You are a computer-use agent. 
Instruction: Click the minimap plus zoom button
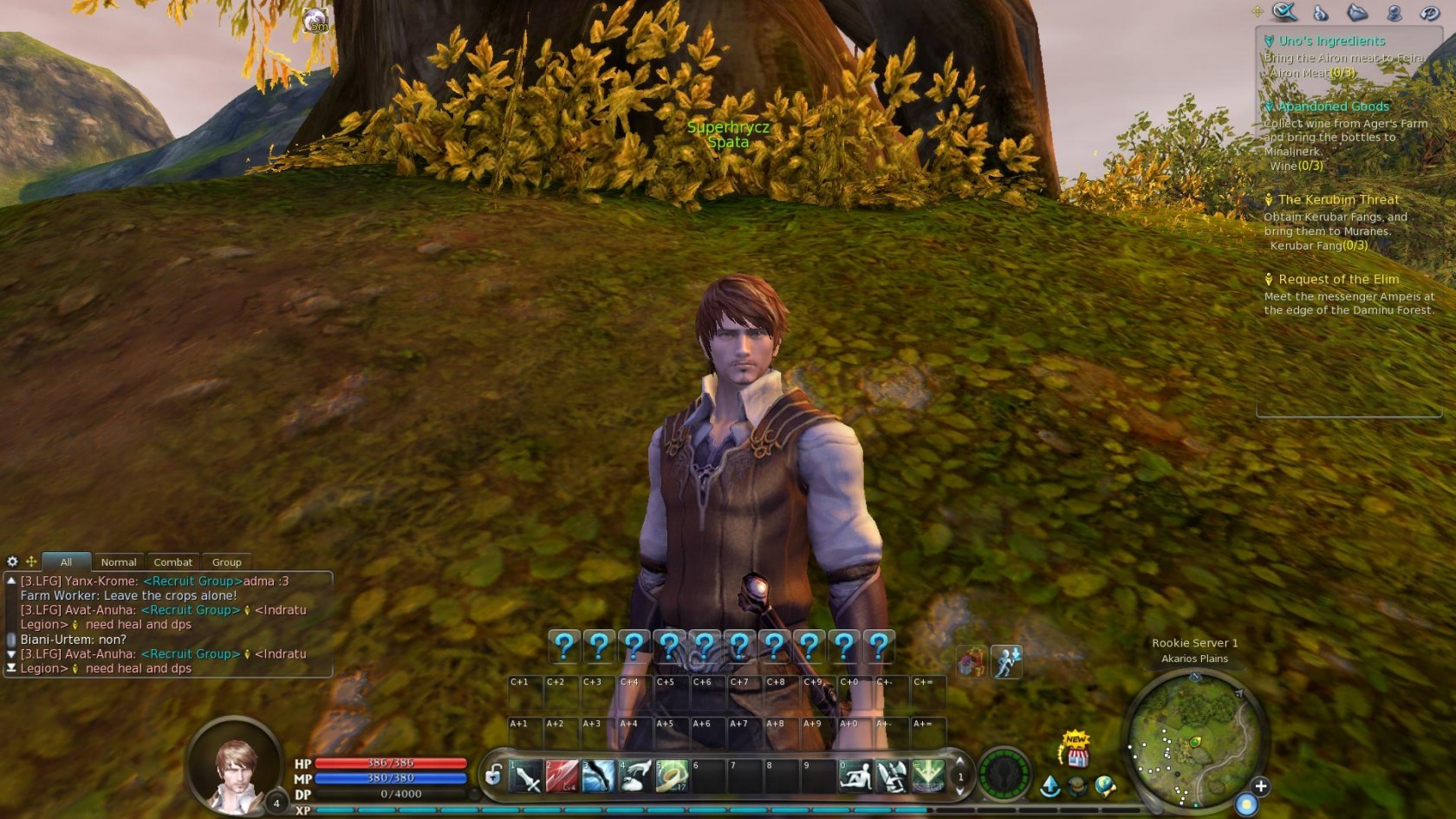(x=1261, y=786)
